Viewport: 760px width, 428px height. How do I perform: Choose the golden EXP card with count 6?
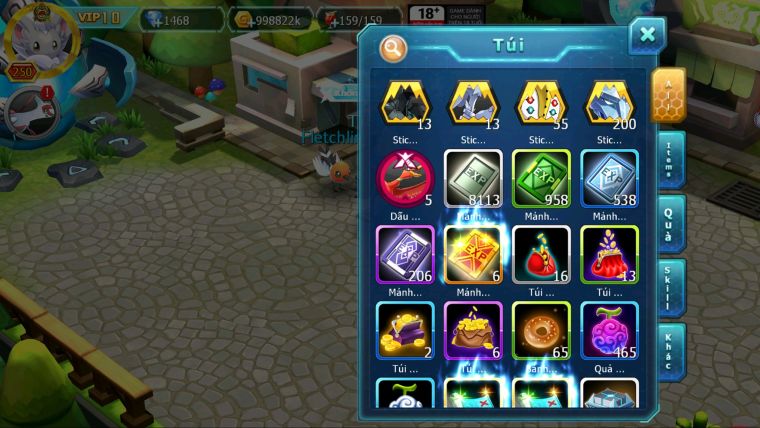[x=473, y=254]
